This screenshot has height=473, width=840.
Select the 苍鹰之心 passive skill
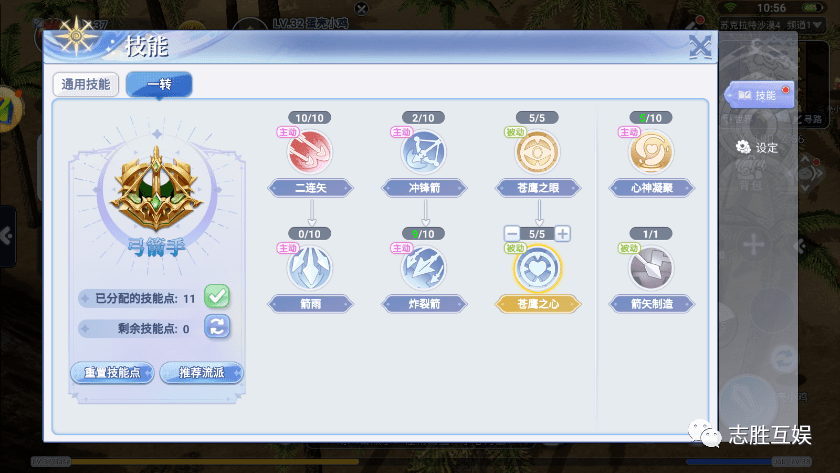pos(538,267)
